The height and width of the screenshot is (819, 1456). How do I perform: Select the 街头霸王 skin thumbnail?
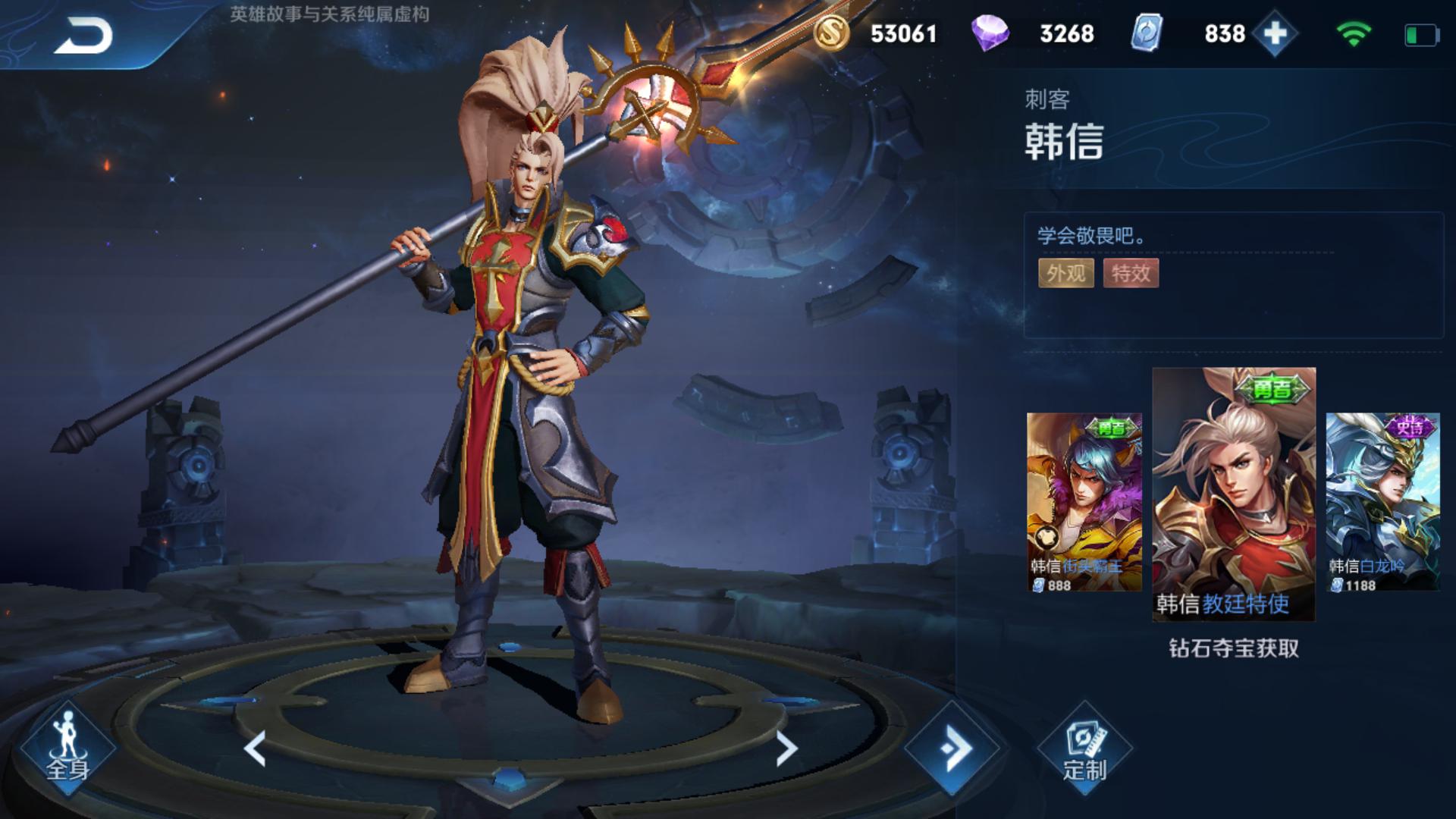(1084, 502)
